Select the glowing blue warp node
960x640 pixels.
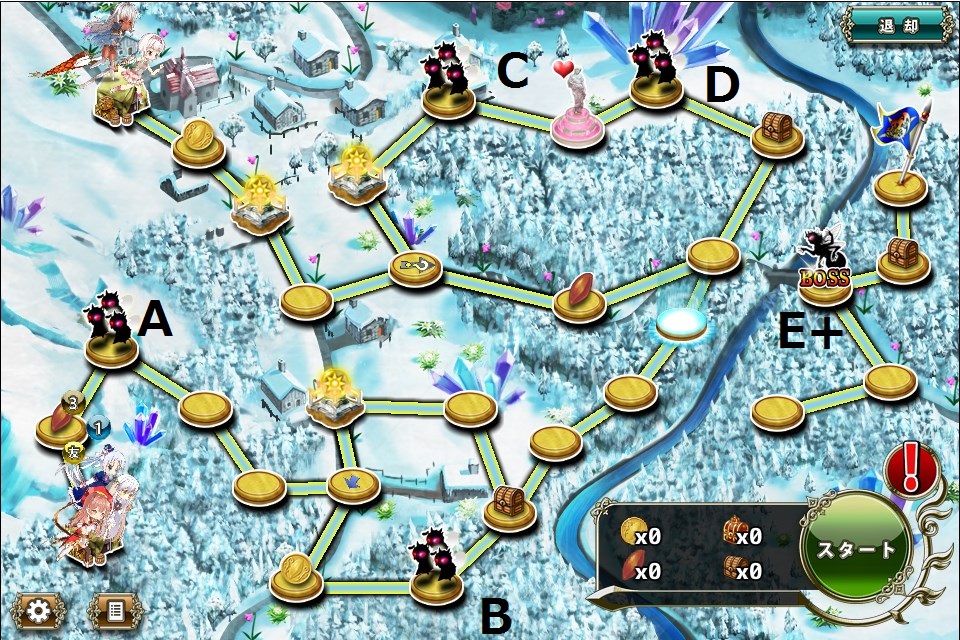682,322
